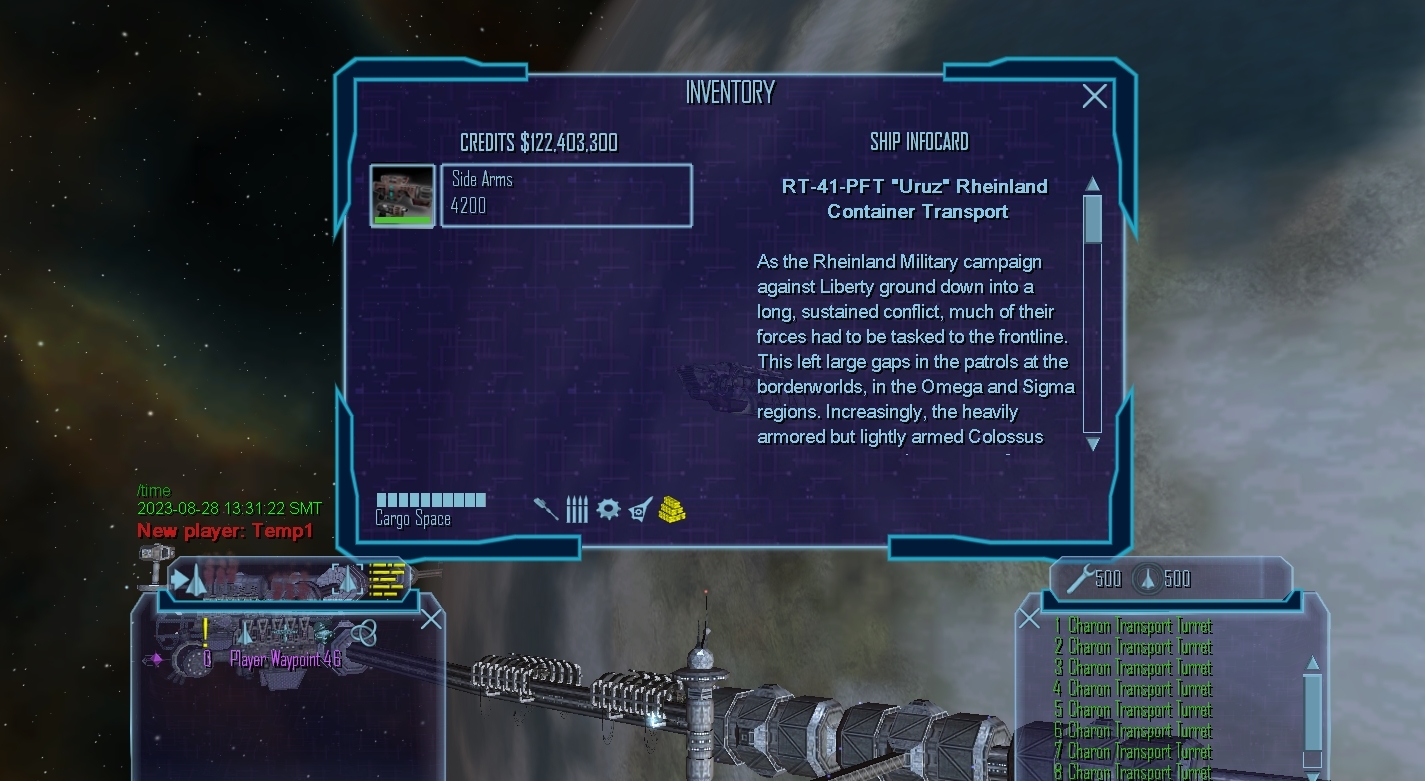Close the target list panel

431,620
